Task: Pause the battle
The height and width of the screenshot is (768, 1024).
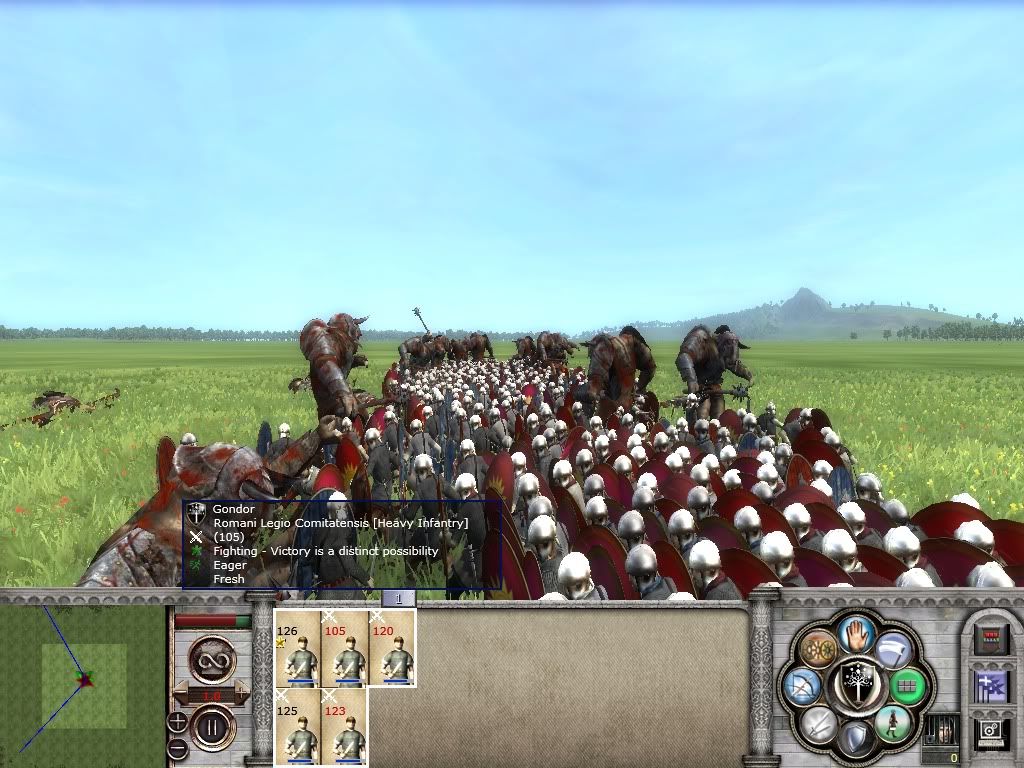Action: (x=212, y=727)
